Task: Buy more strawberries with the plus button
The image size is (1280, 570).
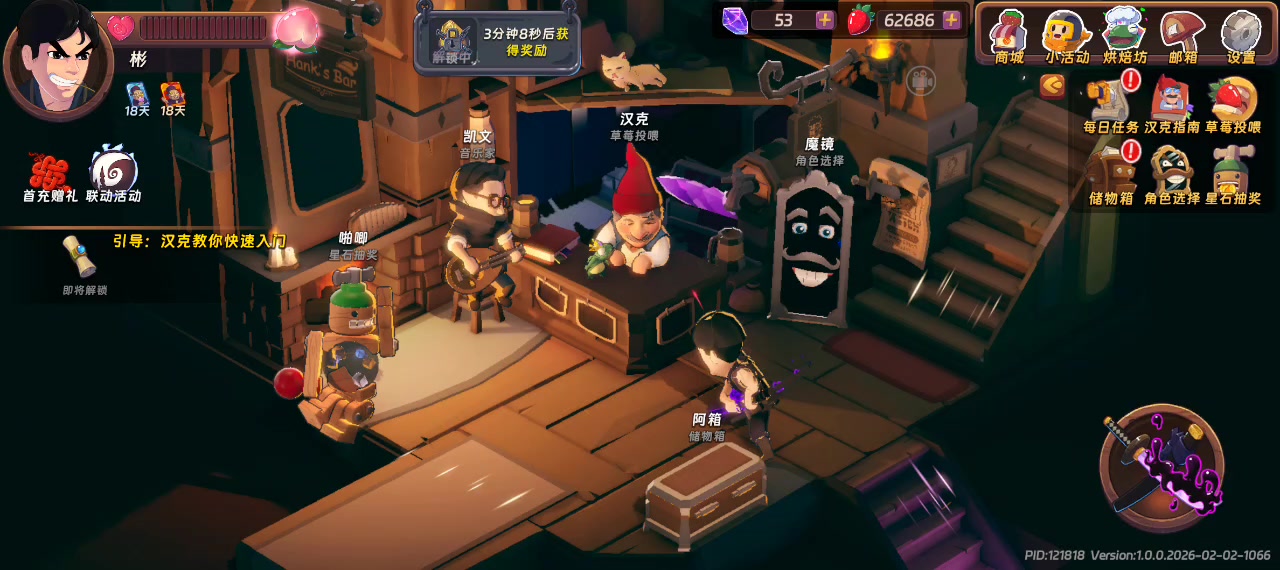Action: 951,20
